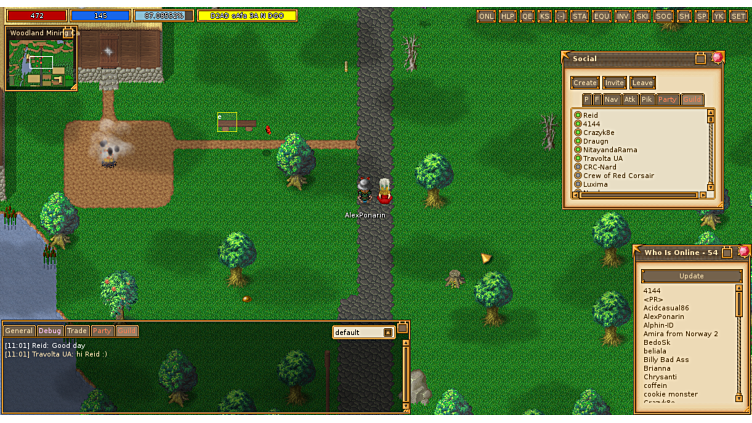Open the HLP help window

(x=508, y=16)
